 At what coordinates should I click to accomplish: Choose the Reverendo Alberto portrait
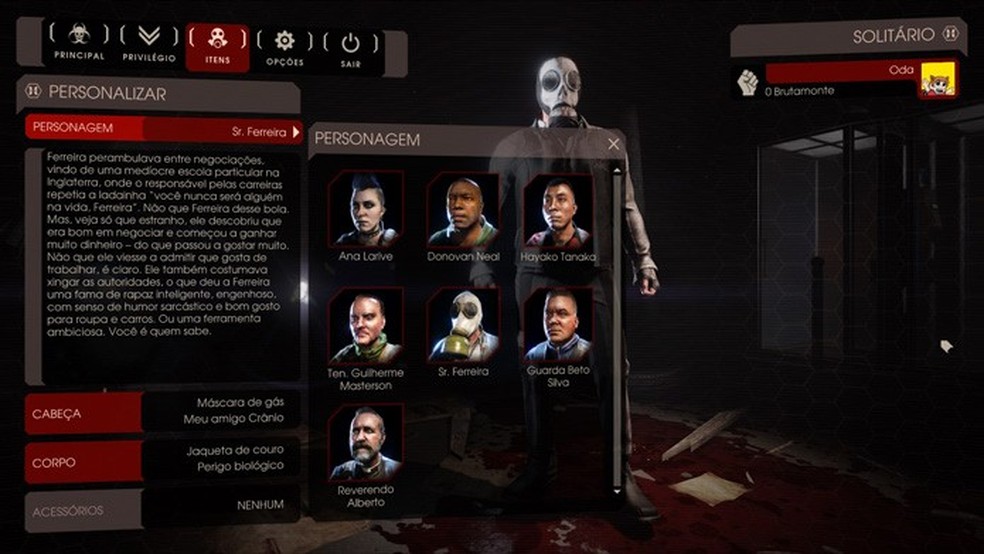(x=364, y=443)
